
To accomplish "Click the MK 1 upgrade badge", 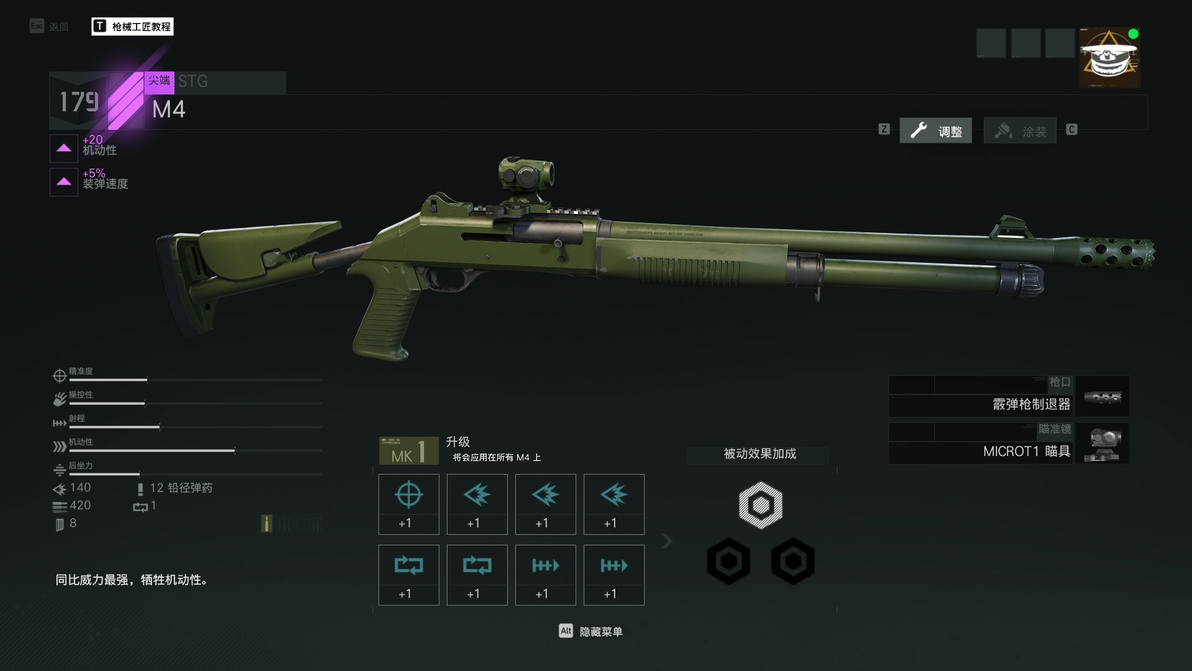I will [x=408, y=452].
